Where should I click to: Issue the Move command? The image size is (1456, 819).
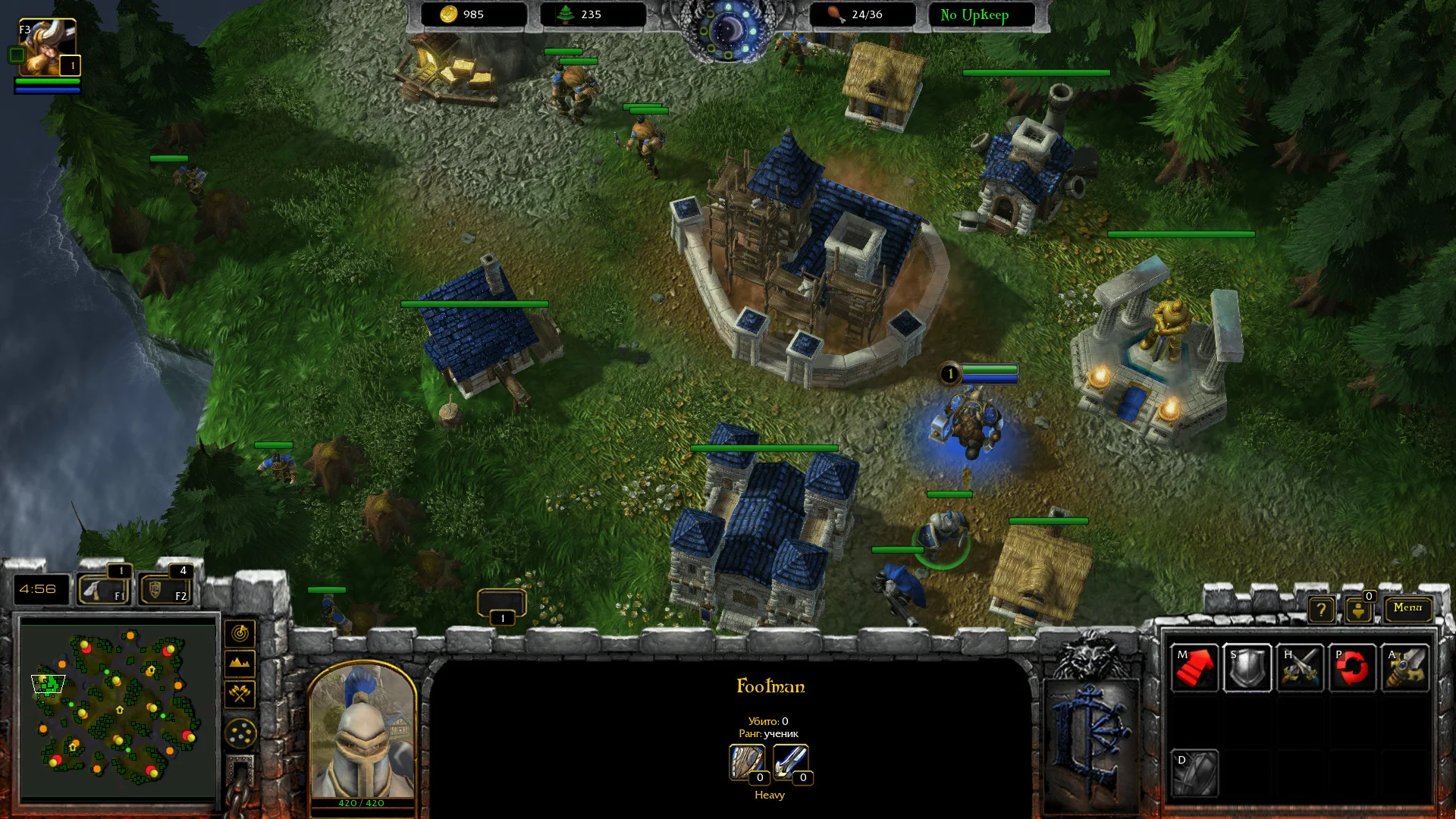click(1194, 668)
